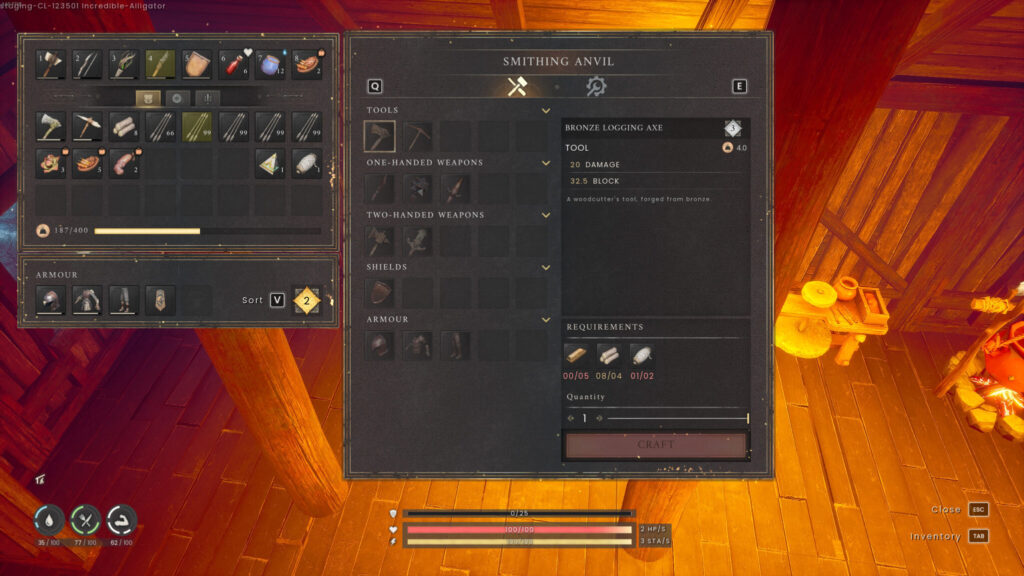Collapse the Armour recipe category
This screenshot has width=1024, height=576.
pyautogui.click(x=546, y=320)
